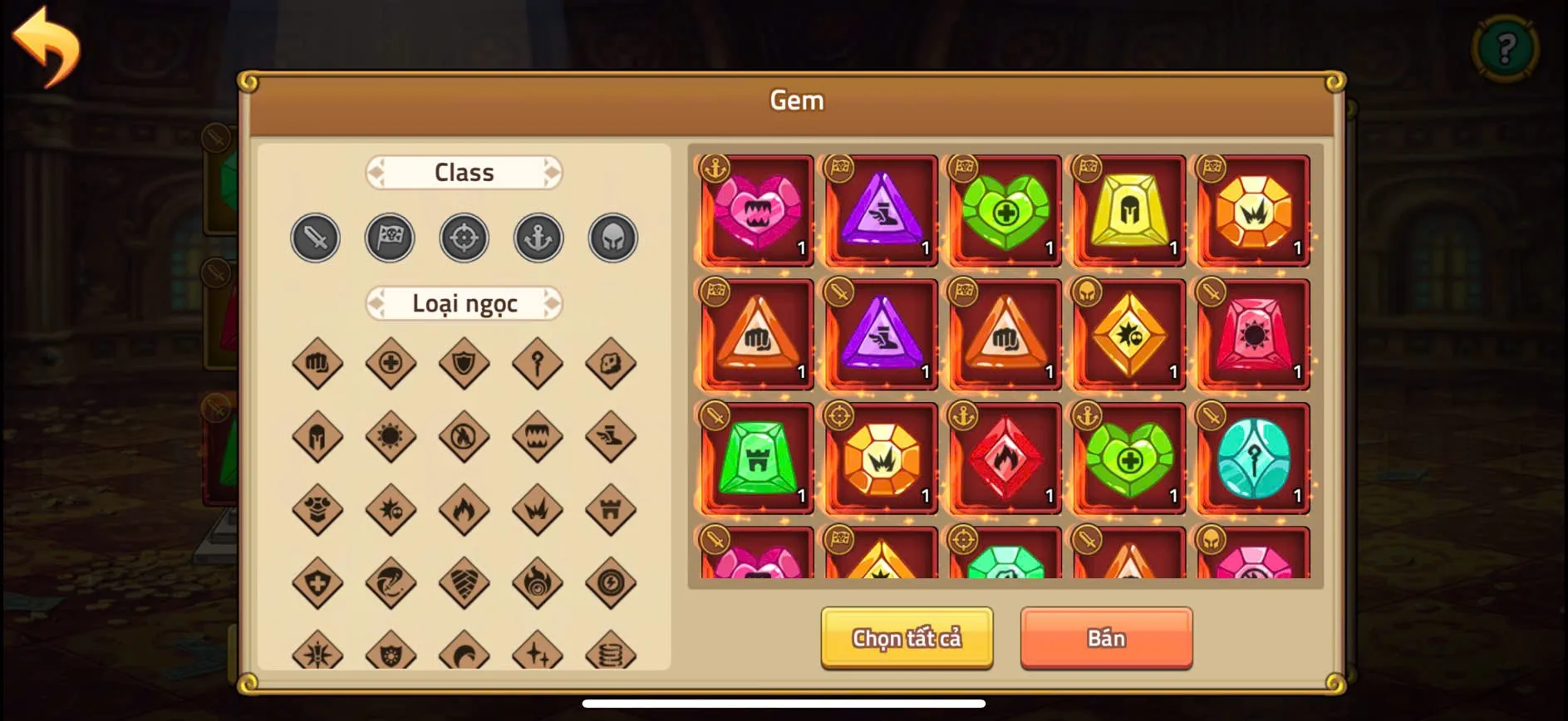Switch to the Gem tab header
Image resolution: width=1568 pixels, height=721 pixels.
(797, 100)
